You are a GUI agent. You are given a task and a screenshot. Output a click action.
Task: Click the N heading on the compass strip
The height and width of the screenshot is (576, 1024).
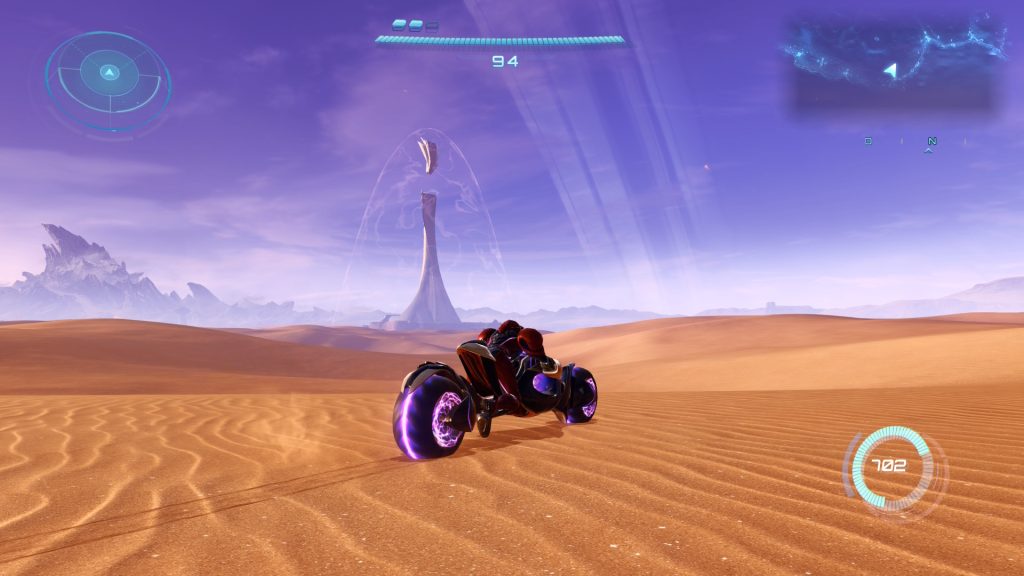932,141
